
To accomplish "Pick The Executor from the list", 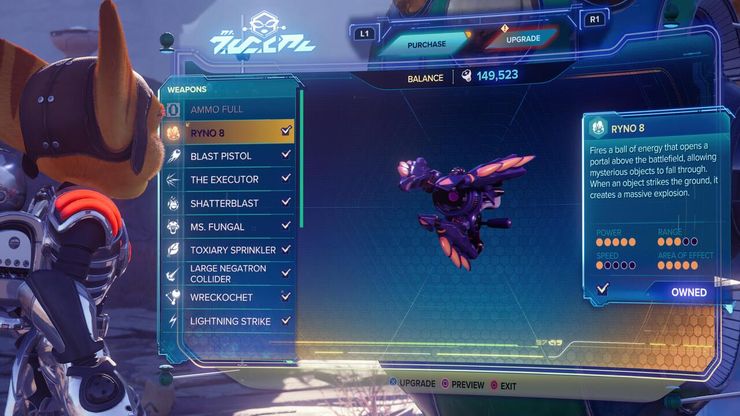I will [x=228, y=180].
